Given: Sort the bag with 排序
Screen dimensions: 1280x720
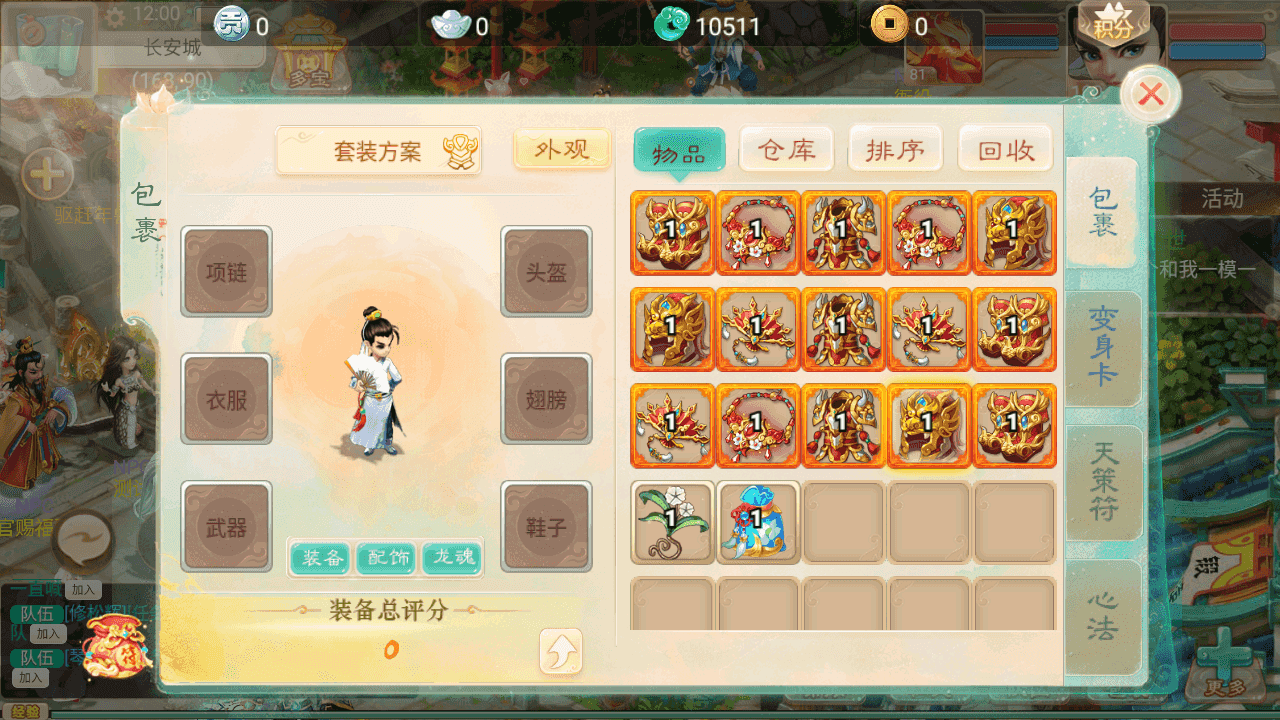Looking at the screenshot, I should [895, 151].
